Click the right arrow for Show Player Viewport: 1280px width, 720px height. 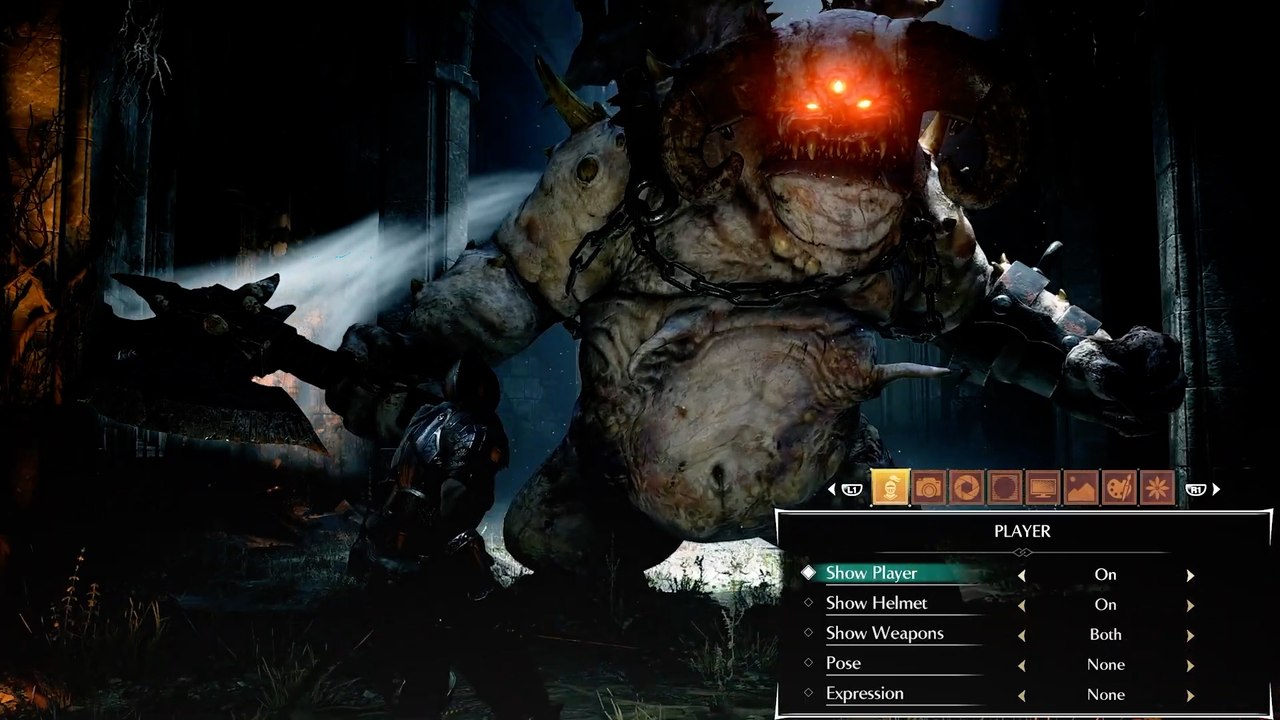1190,575
